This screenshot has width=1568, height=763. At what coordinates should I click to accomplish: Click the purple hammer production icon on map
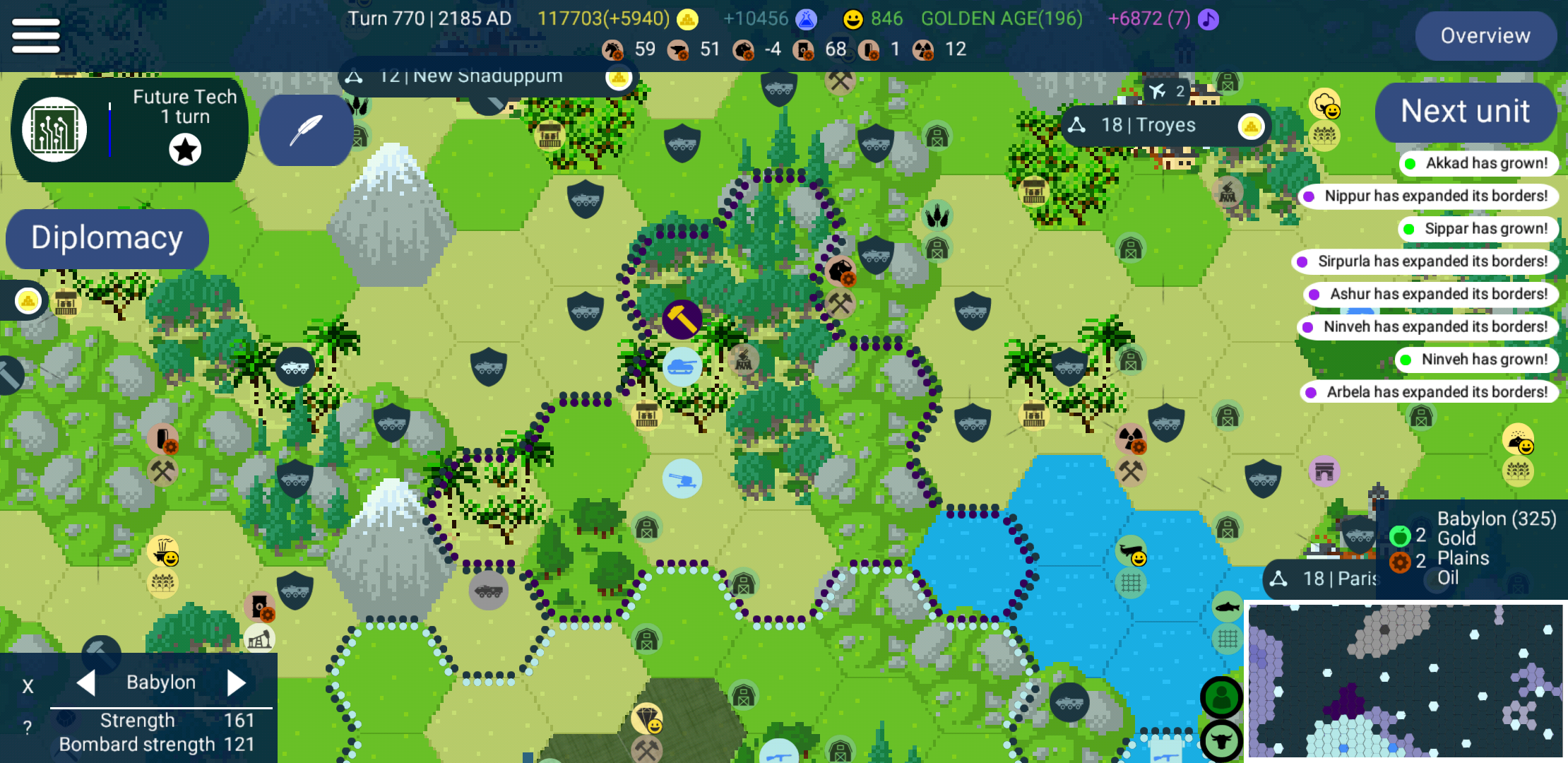tap(682, 319)
